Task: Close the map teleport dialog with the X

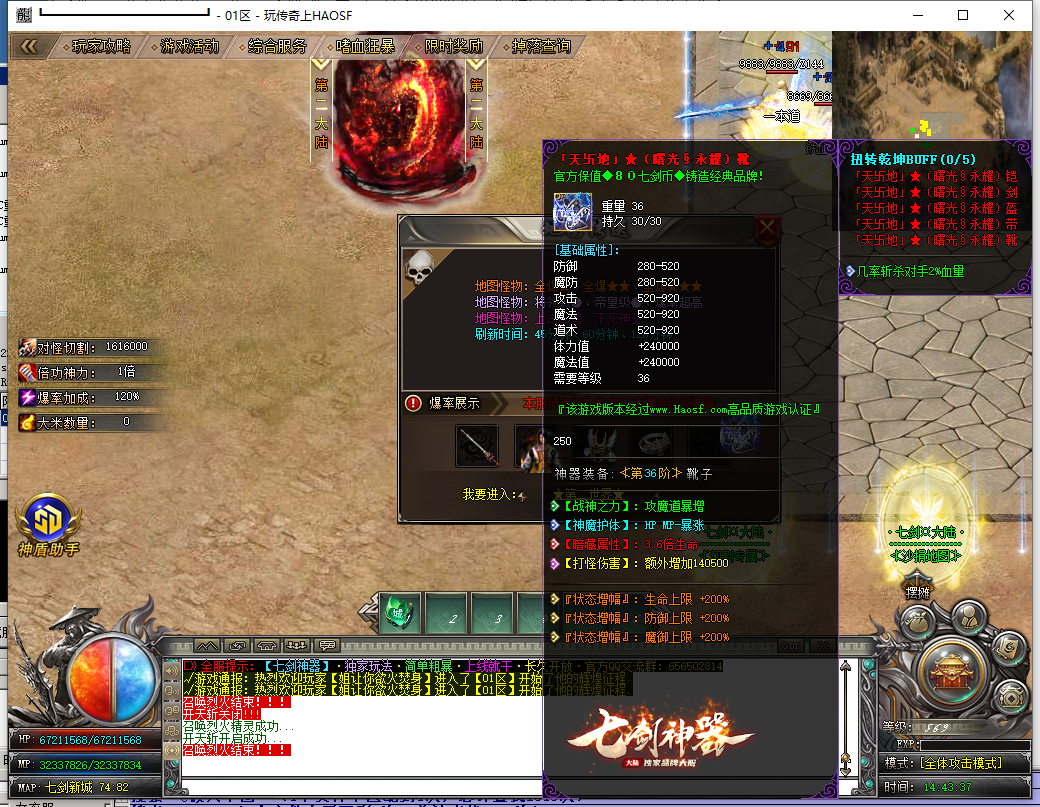Action: [767, 229]
